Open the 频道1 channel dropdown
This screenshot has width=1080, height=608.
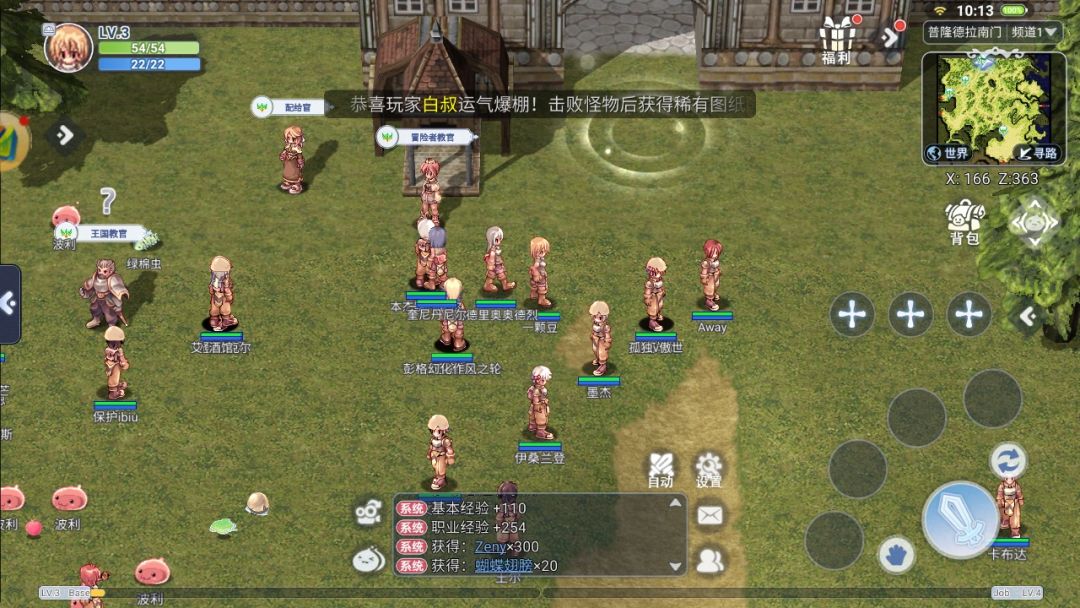point(1034,32)
